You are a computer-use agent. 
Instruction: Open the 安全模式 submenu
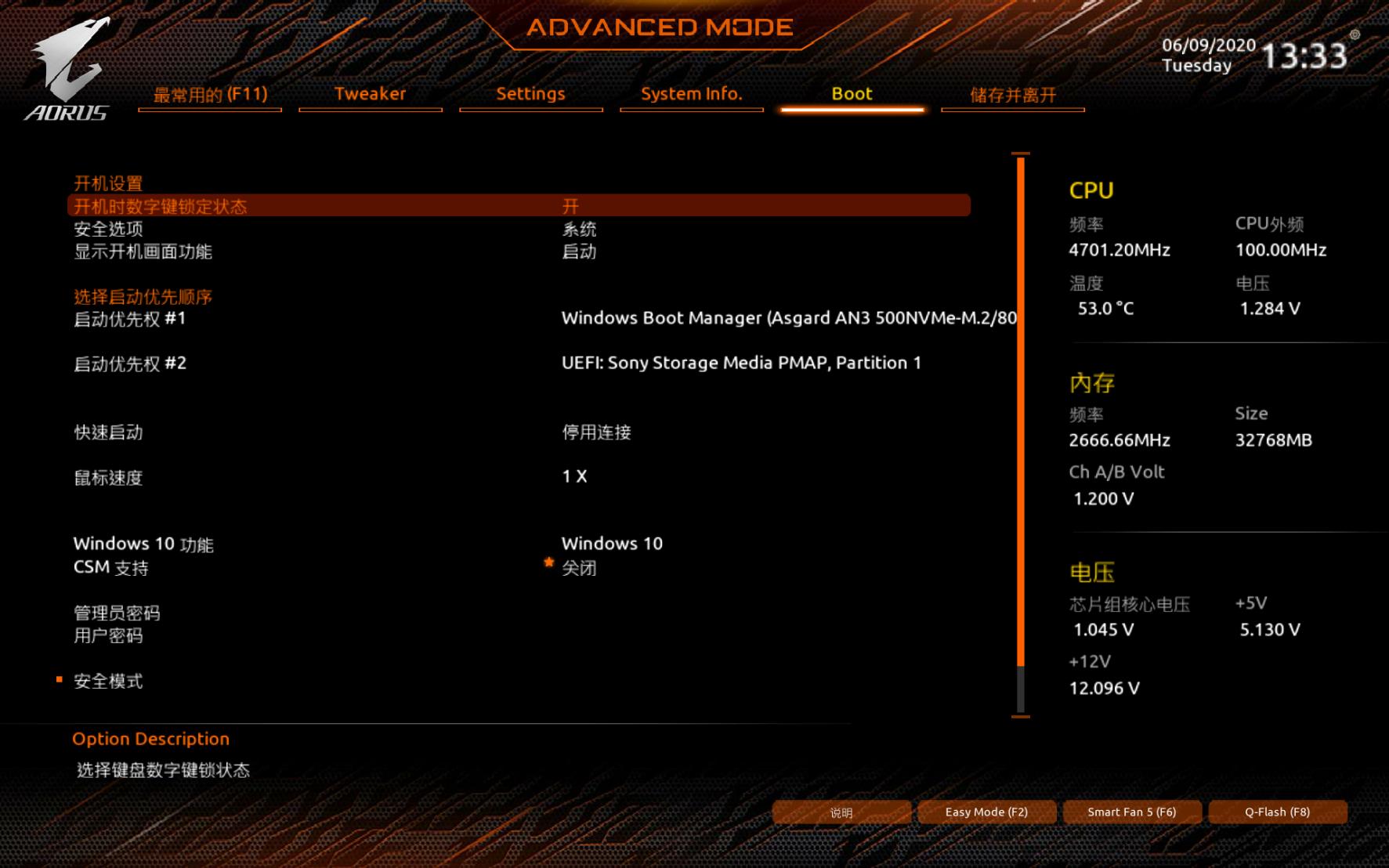(109, 682)
